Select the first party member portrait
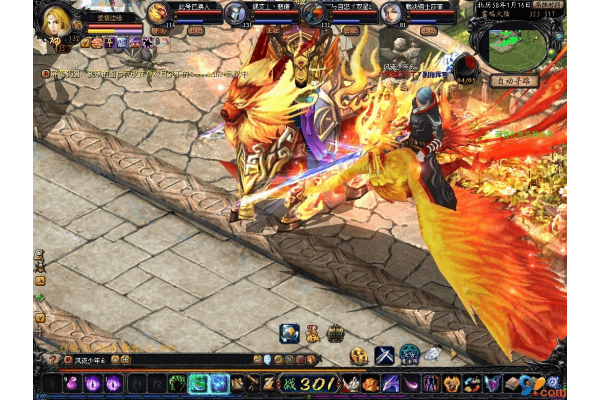Screen dimensions: 600x400 tap(159, 12)
